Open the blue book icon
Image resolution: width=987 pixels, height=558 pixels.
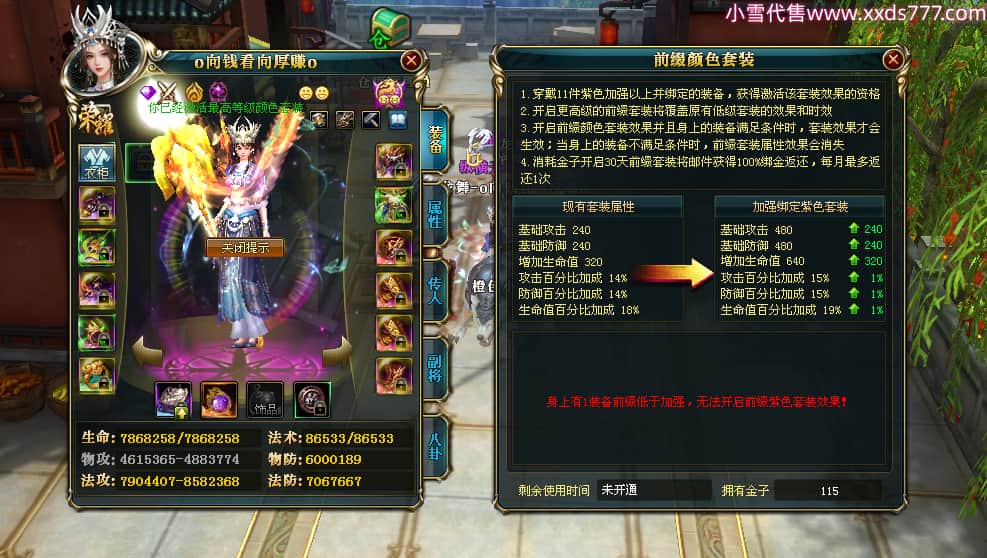pyautogui.click(x=397, y=120)
